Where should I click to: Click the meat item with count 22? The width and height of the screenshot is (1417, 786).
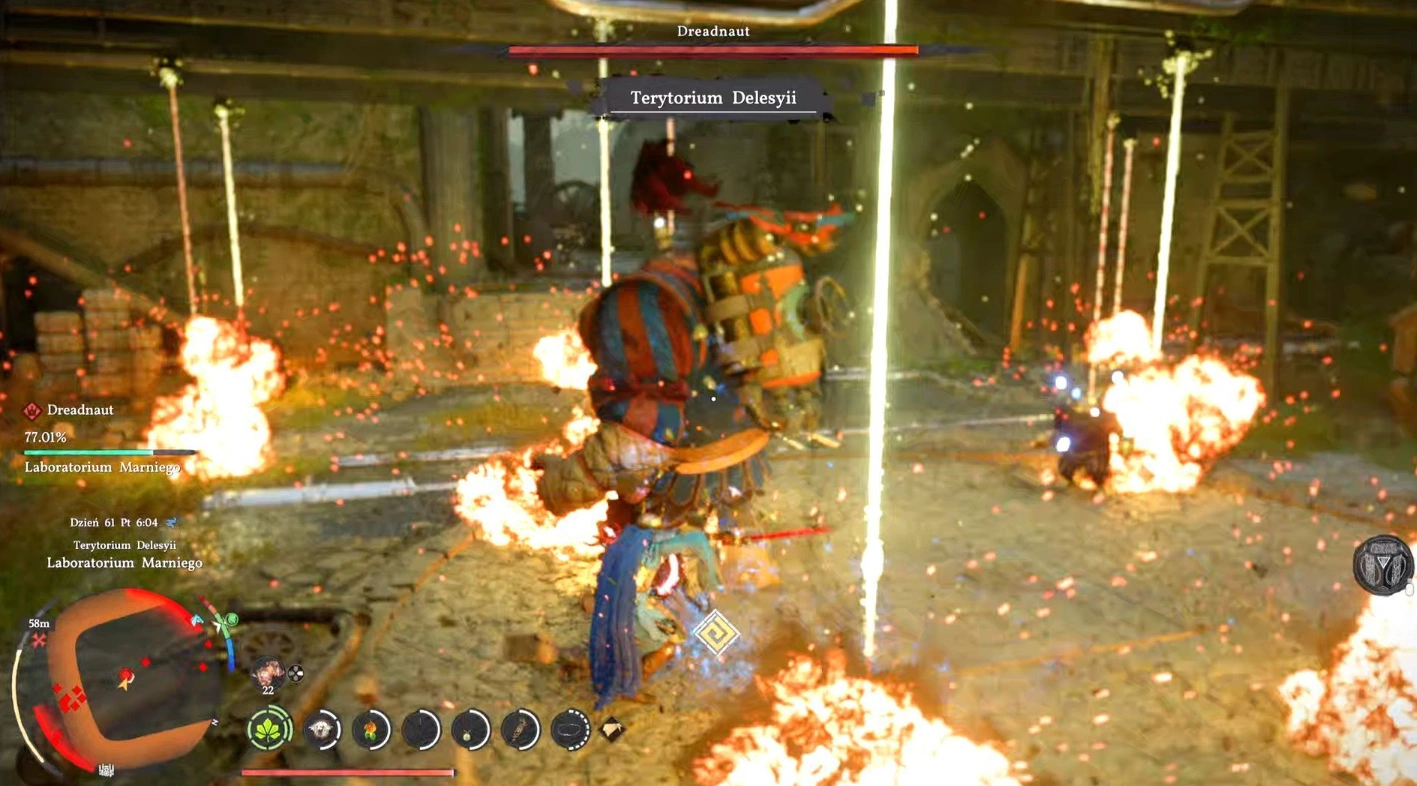point(267,672)
